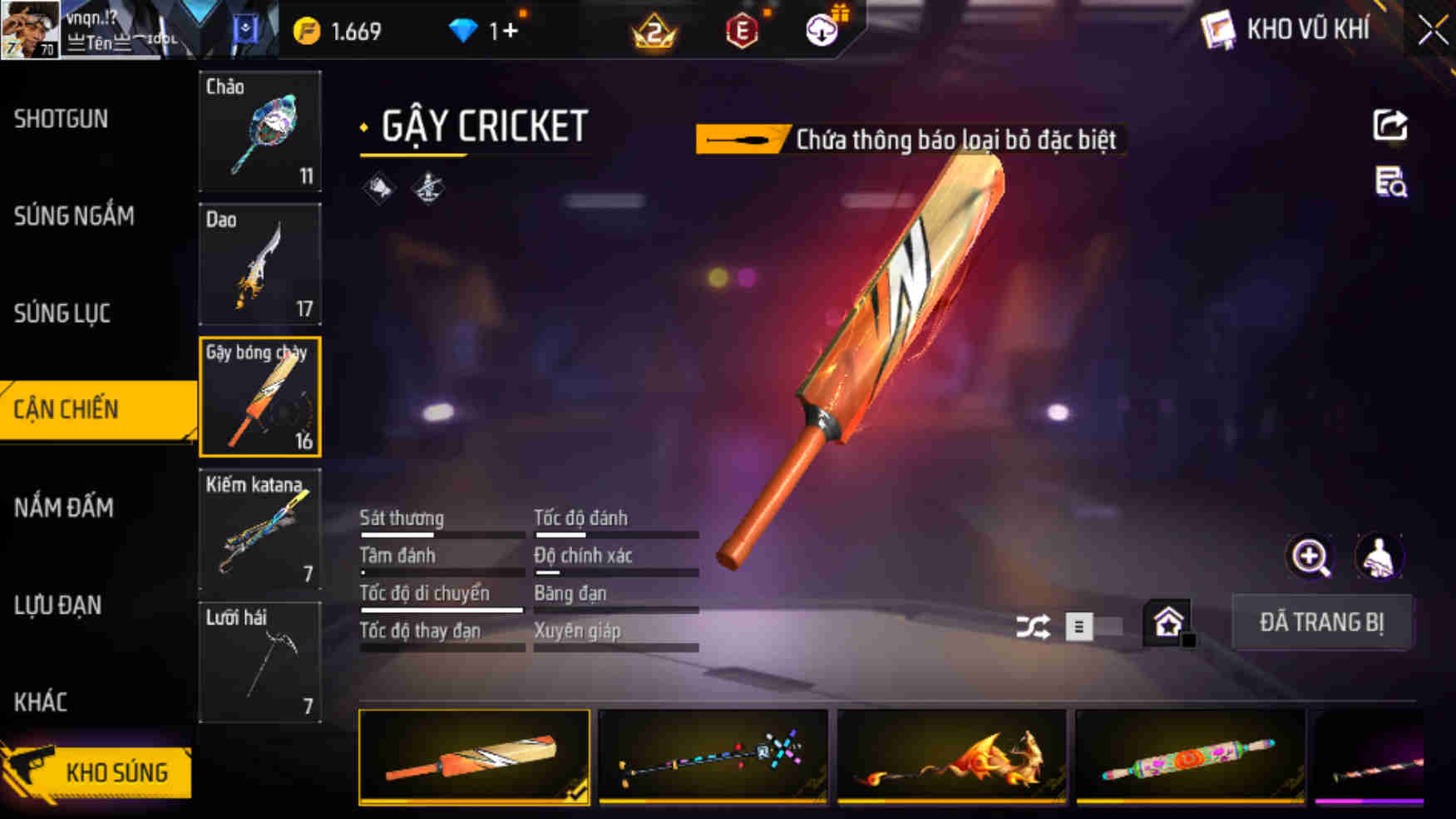Open the SHOTGUN weapon category
The height and width of the screenshot is (819, 1456).
60,119
